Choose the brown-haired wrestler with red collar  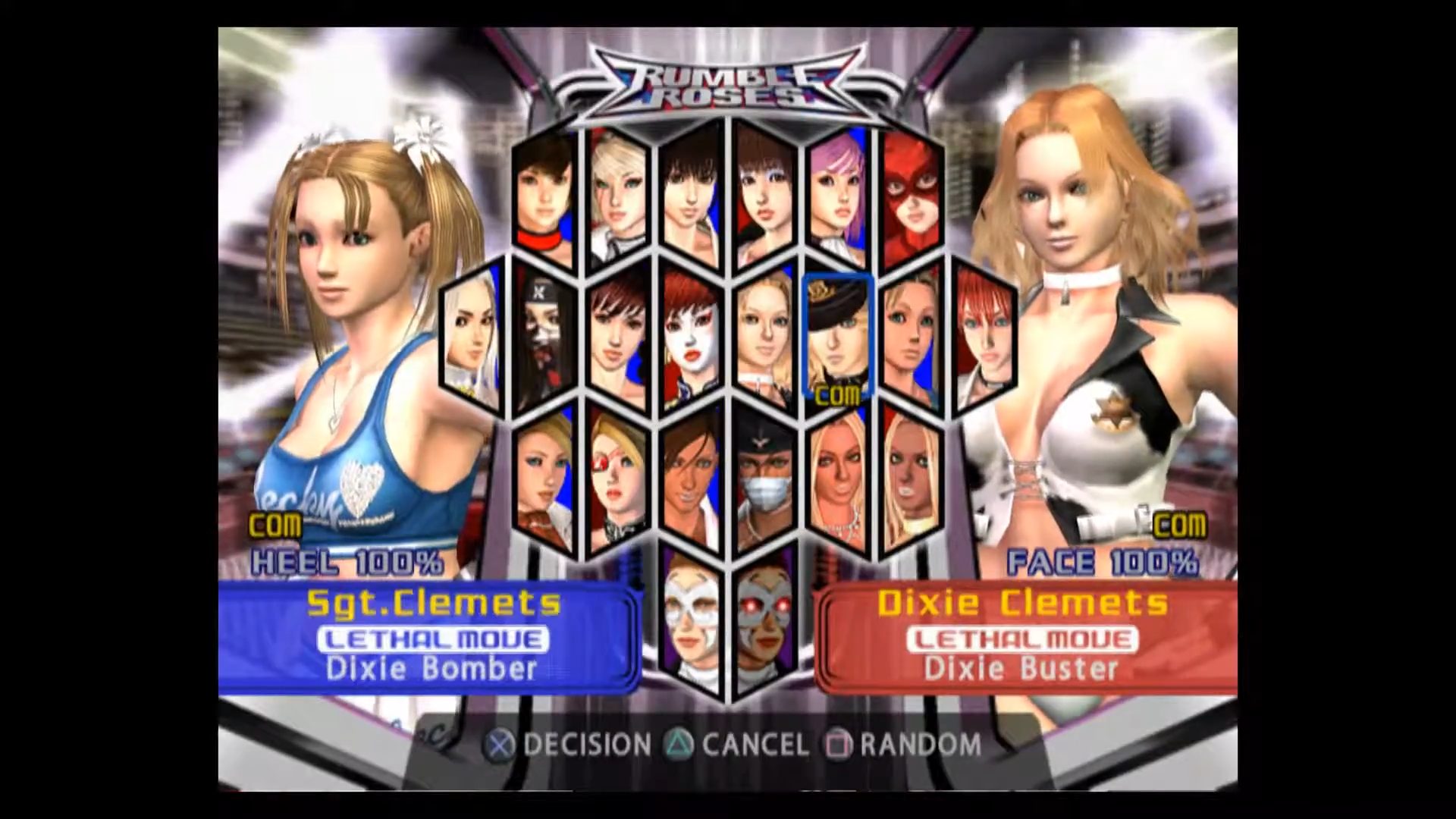tap(543, 199)
